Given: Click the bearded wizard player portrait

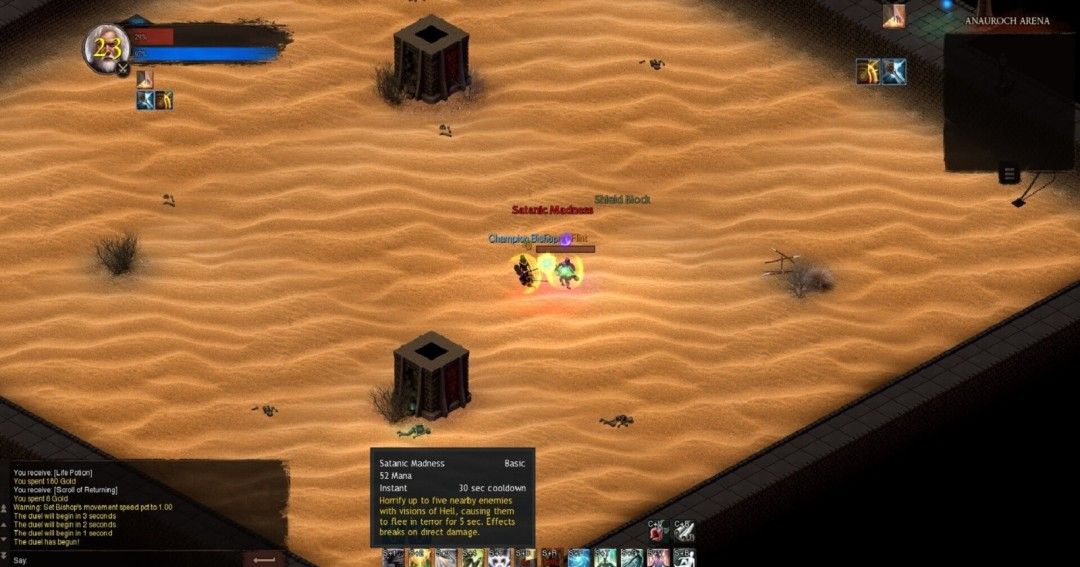Looking at the screenshot, I should click(106, 49).
